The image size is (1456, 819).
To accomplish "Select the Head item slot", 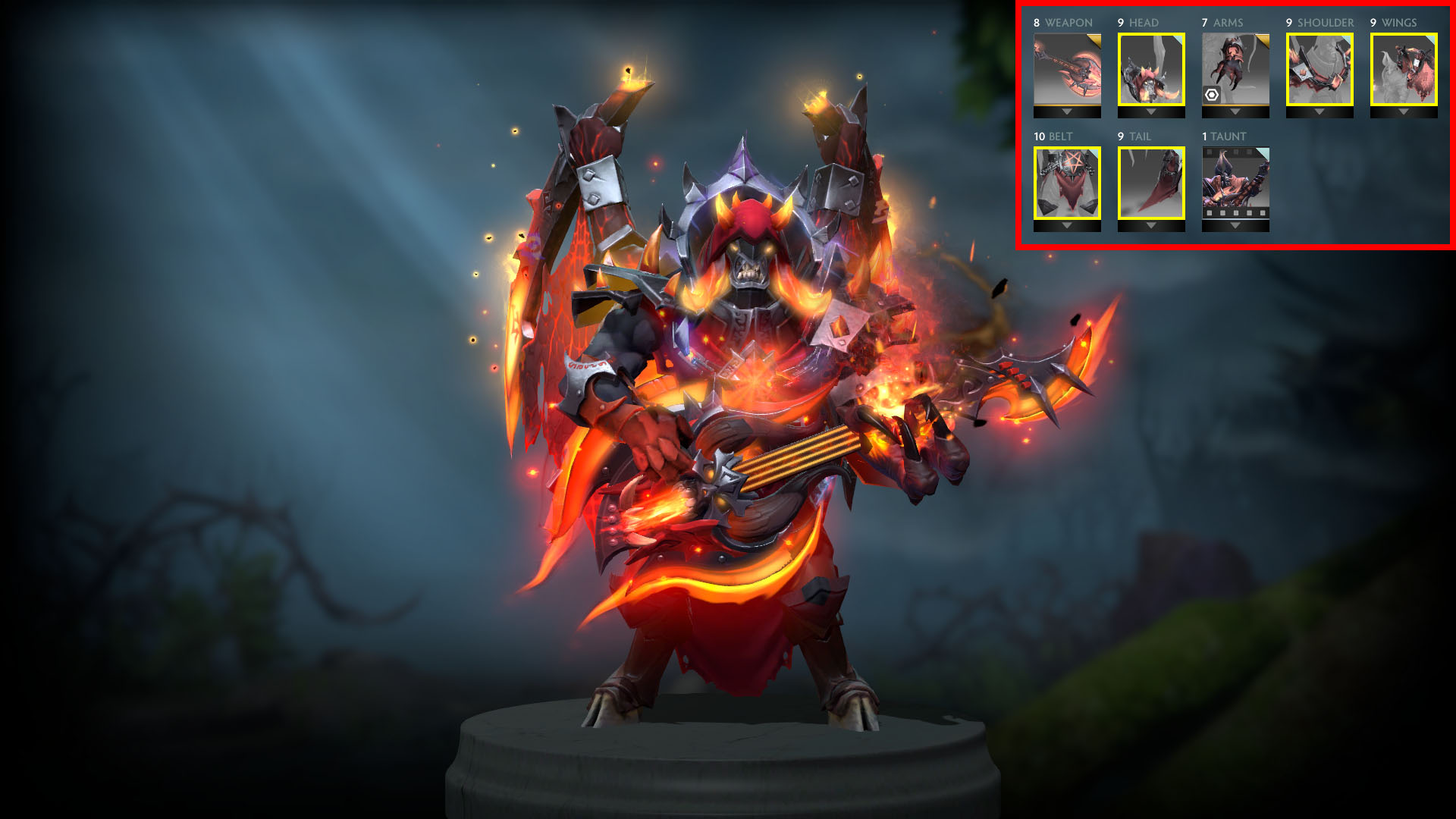I will (1151, 69).
